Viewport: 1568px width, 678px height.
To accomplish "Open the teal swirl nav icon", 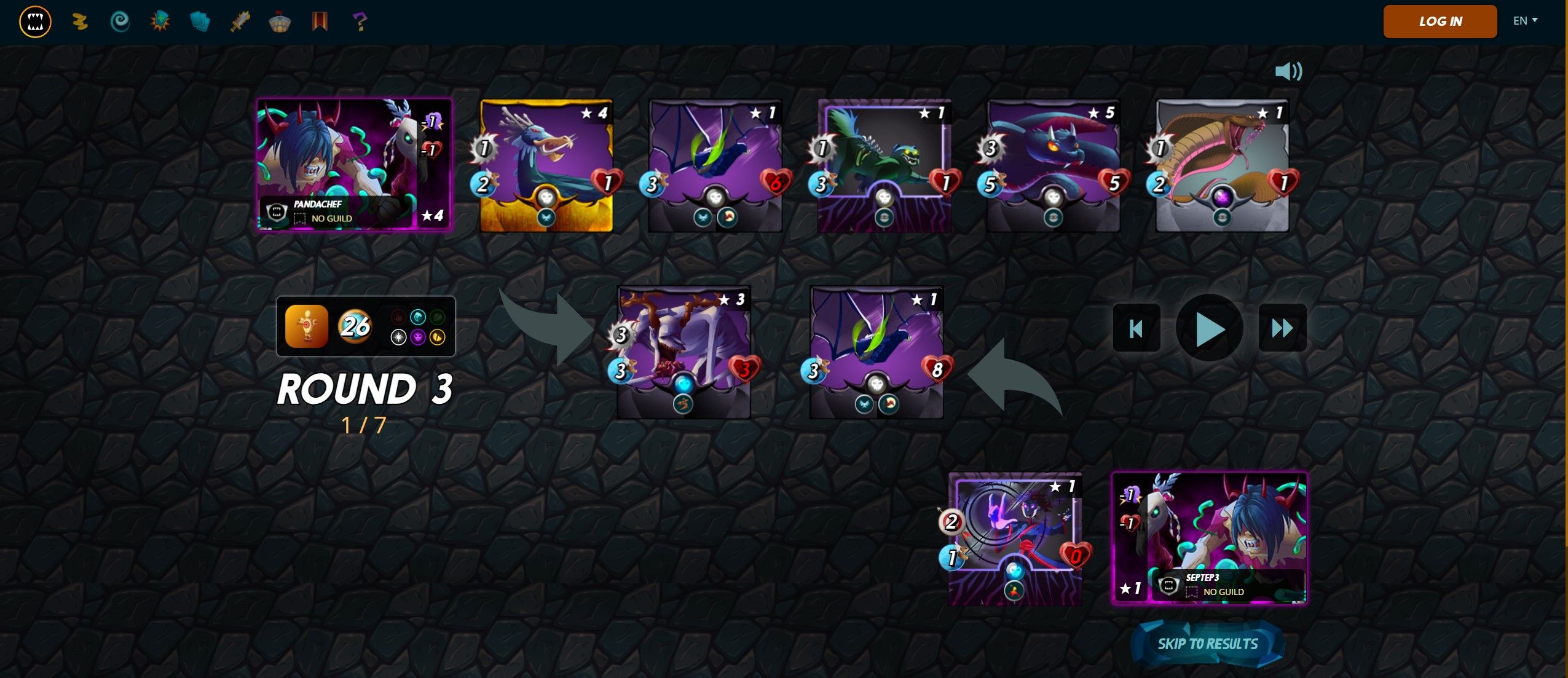I will tap(120, 22).
